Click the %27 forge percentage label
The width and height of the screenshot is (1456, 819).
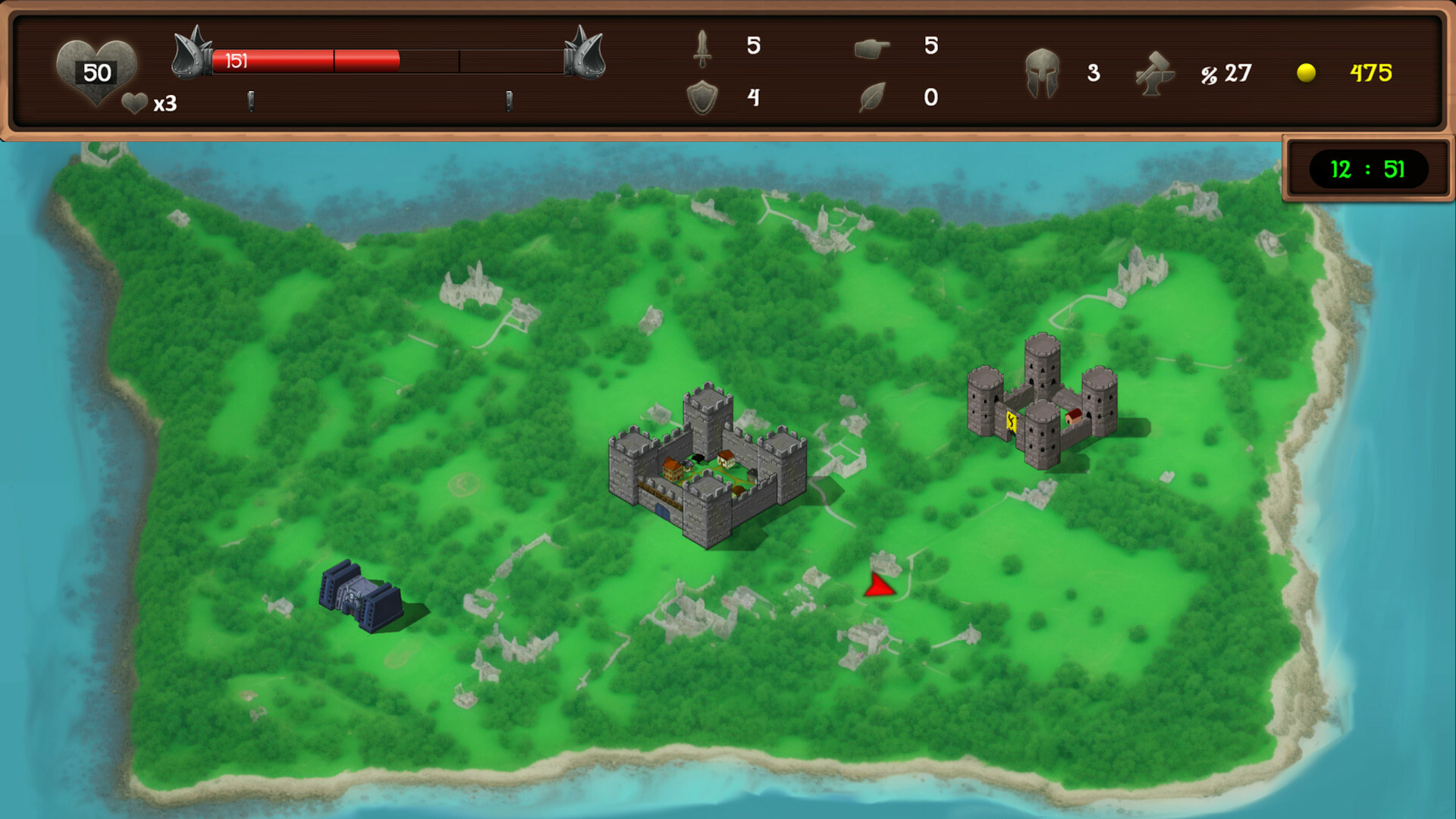(x=1227, y=74)
